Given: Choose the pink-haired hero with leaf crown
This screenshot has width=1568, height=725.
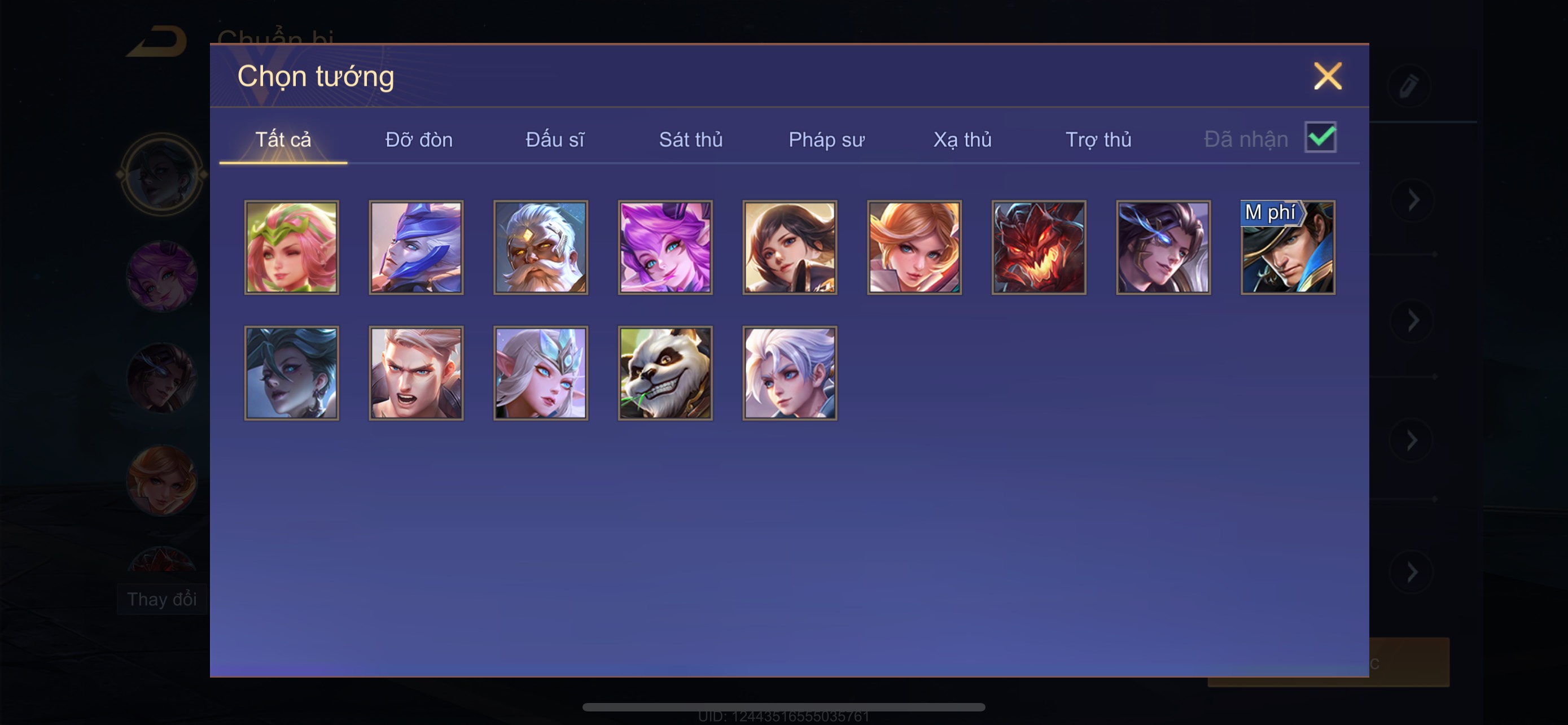Looking at the screenshot, I should coord(292,248).
